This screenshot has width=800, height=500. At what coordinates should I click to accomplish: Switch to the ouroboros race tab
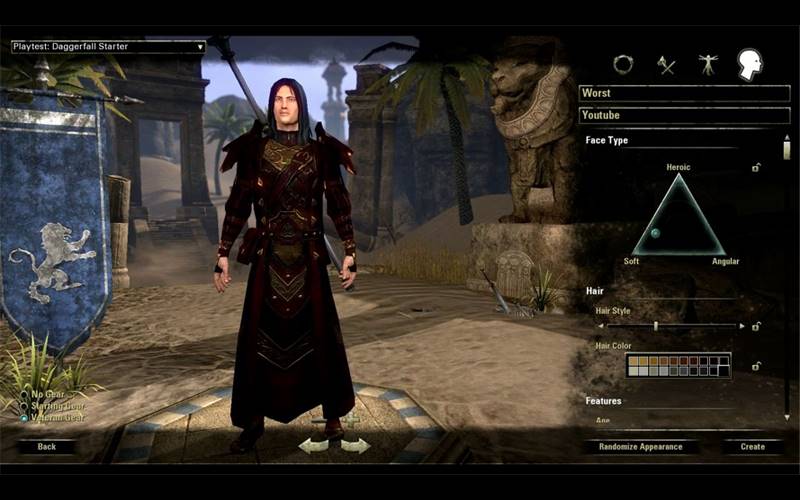pos(623,64)
